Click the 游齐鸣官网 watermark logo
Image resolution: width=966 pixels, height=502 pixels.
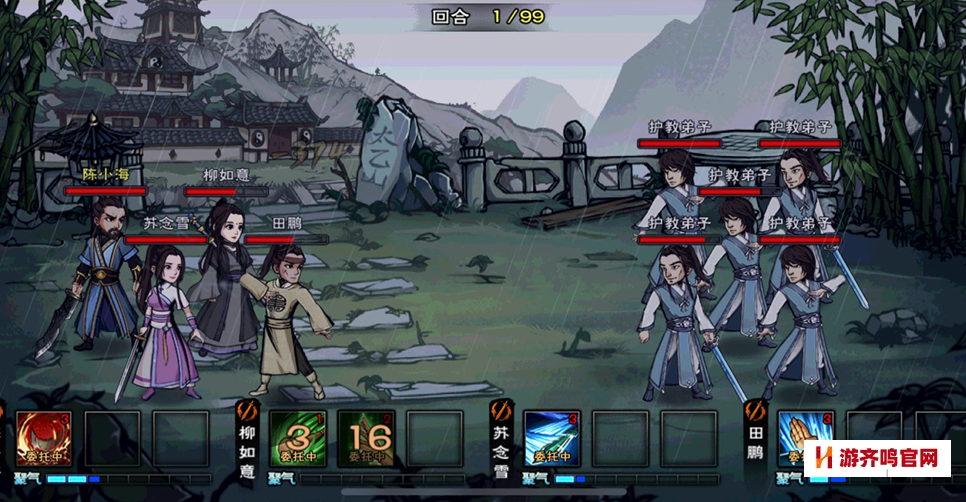879,459
